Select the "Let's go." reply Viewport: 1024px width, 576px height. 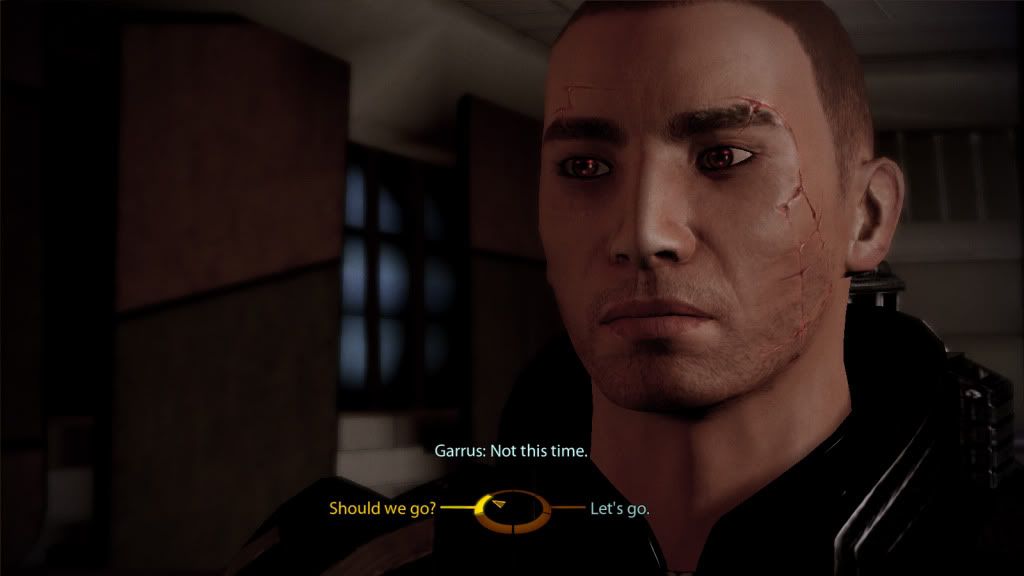(620, 508)
